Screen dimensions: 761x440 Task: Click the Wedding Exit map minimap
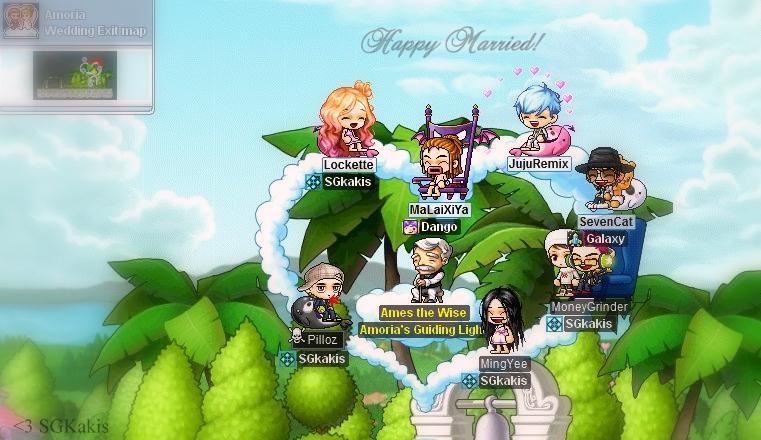[x=76, y=73]
